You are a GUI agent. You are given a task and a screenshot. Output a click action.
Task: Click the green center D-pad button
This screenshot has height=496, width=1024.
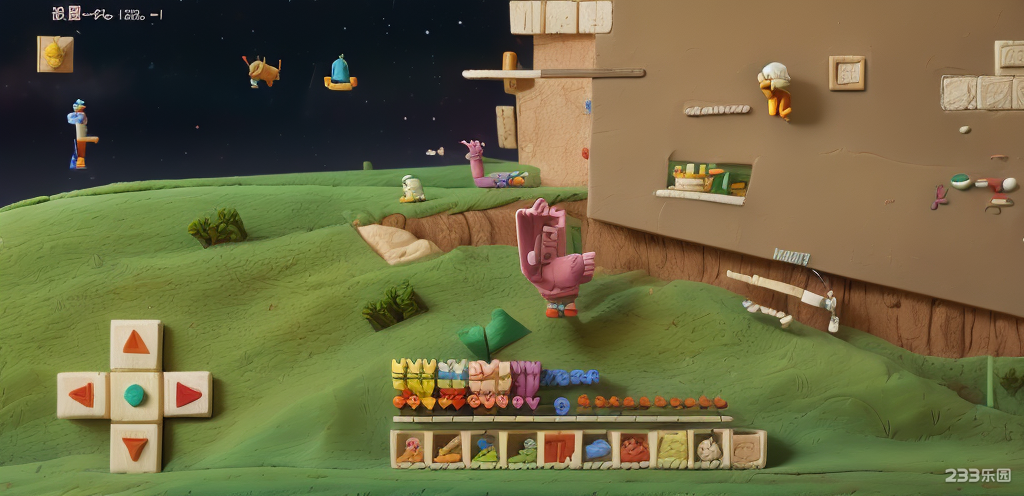[135, 395]
